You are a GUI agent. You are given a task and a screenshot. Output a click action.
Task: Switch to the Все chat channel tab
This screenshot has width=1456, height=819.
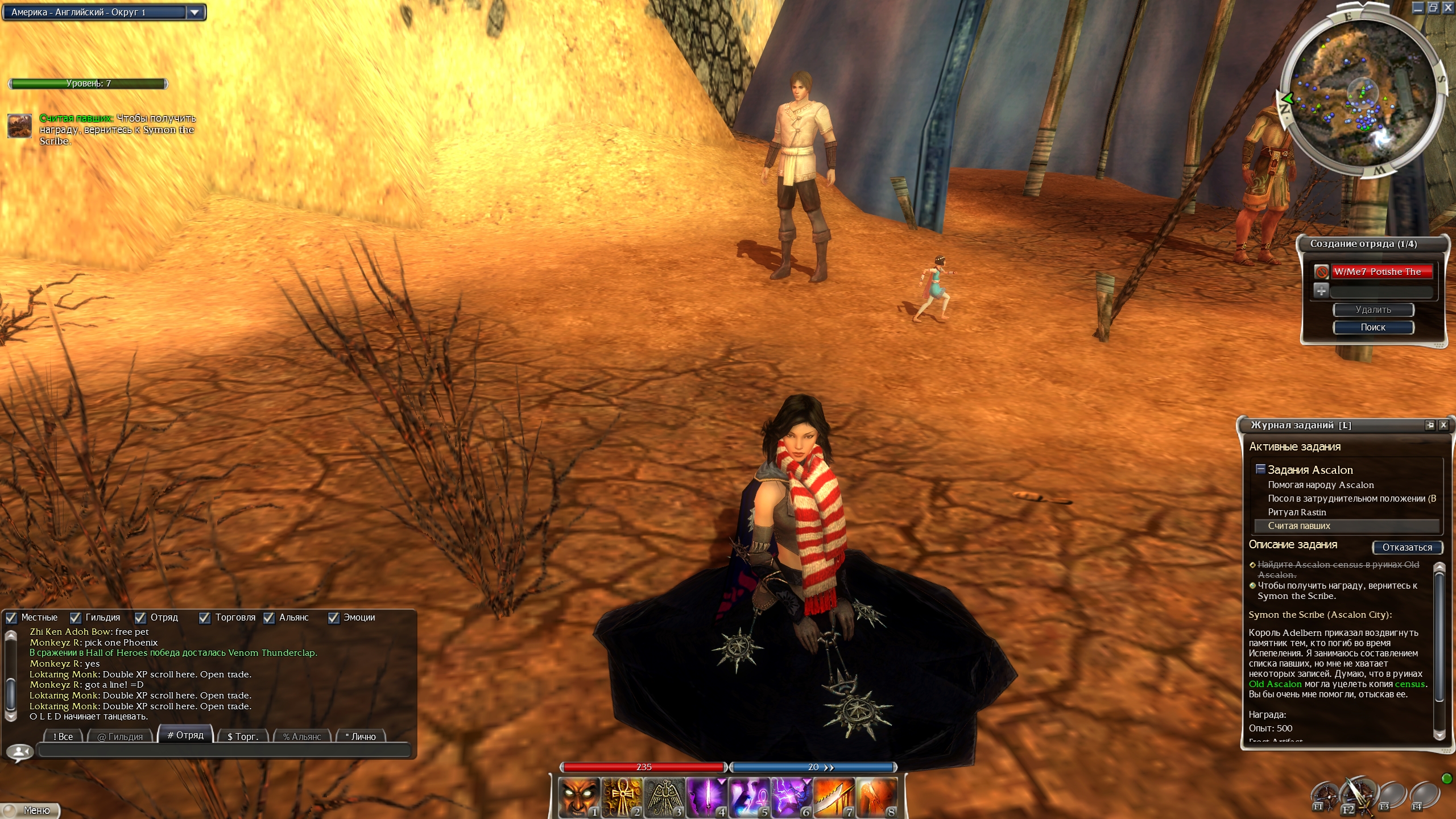click(63, 736)
